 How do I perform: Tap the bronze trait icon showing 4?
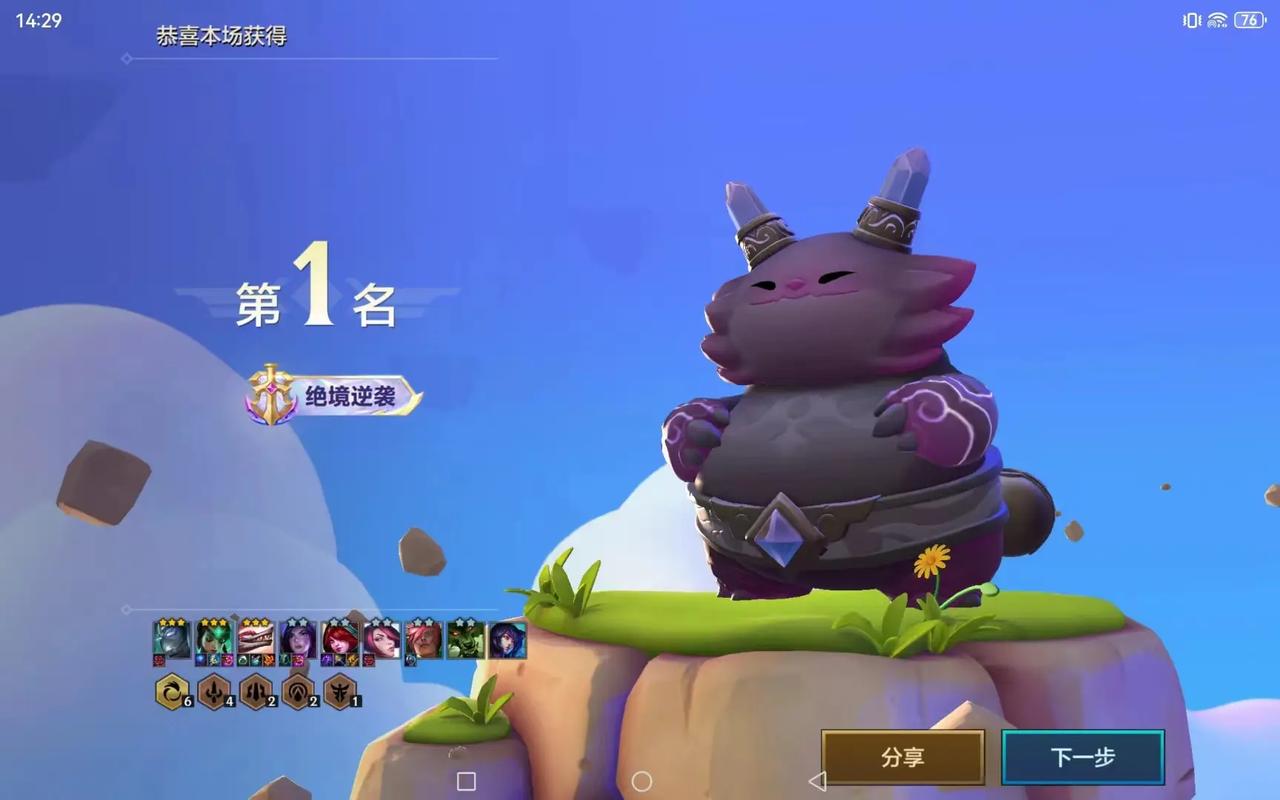pyautogui.click(x=214, y=691)
